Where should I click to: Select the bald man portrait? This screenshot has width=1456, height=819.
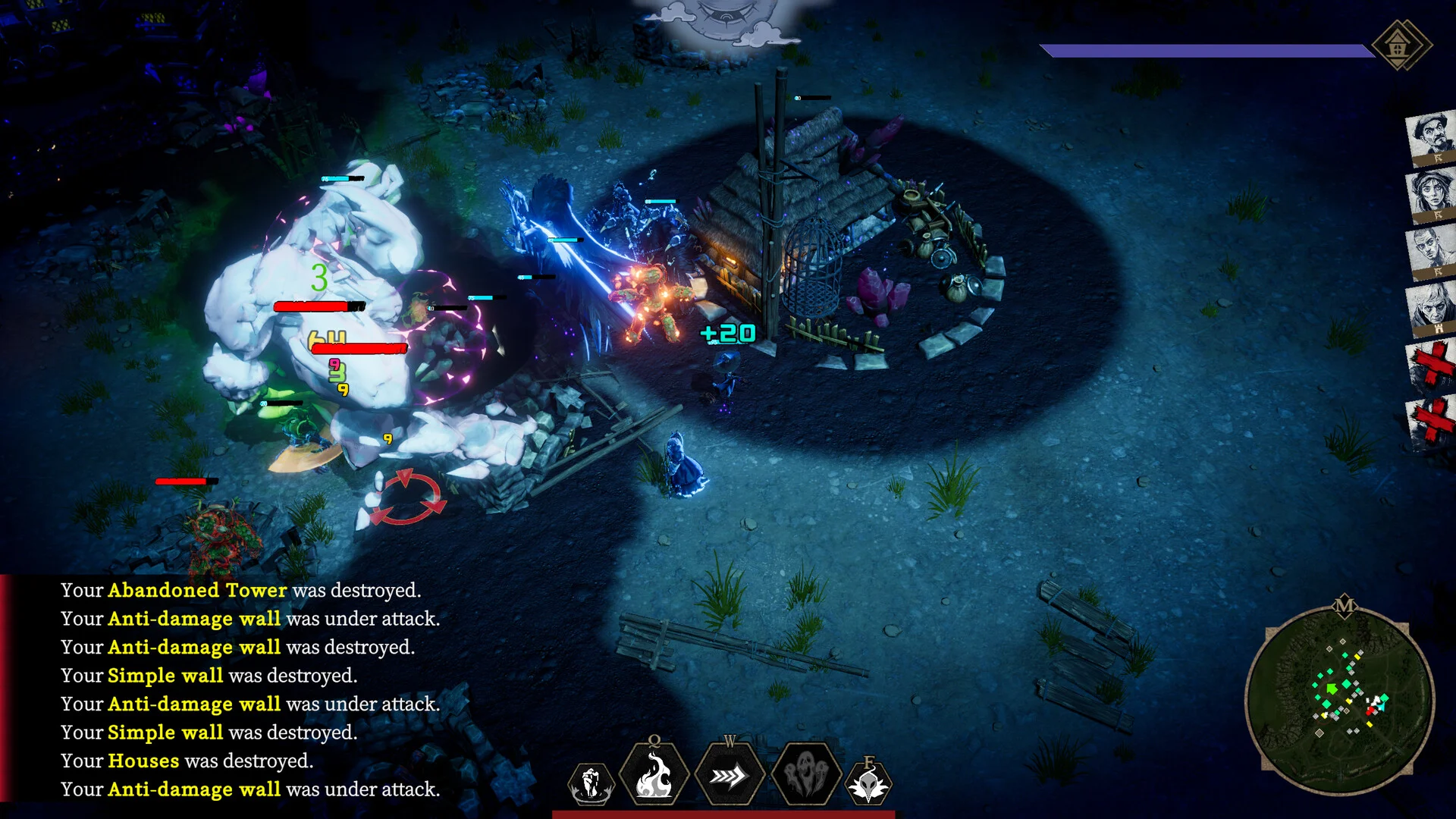coord(1431,252)
